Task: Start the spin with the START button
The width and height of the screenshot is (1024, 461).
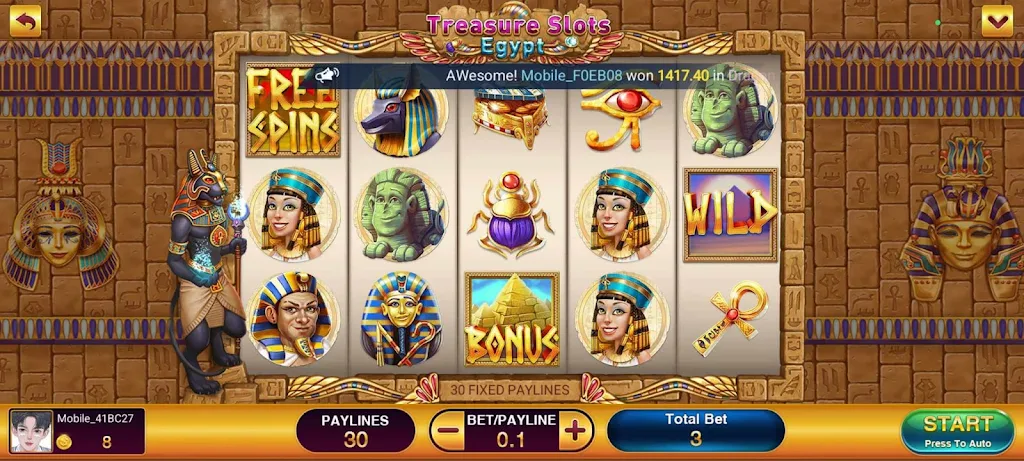Action: point(957,431)
